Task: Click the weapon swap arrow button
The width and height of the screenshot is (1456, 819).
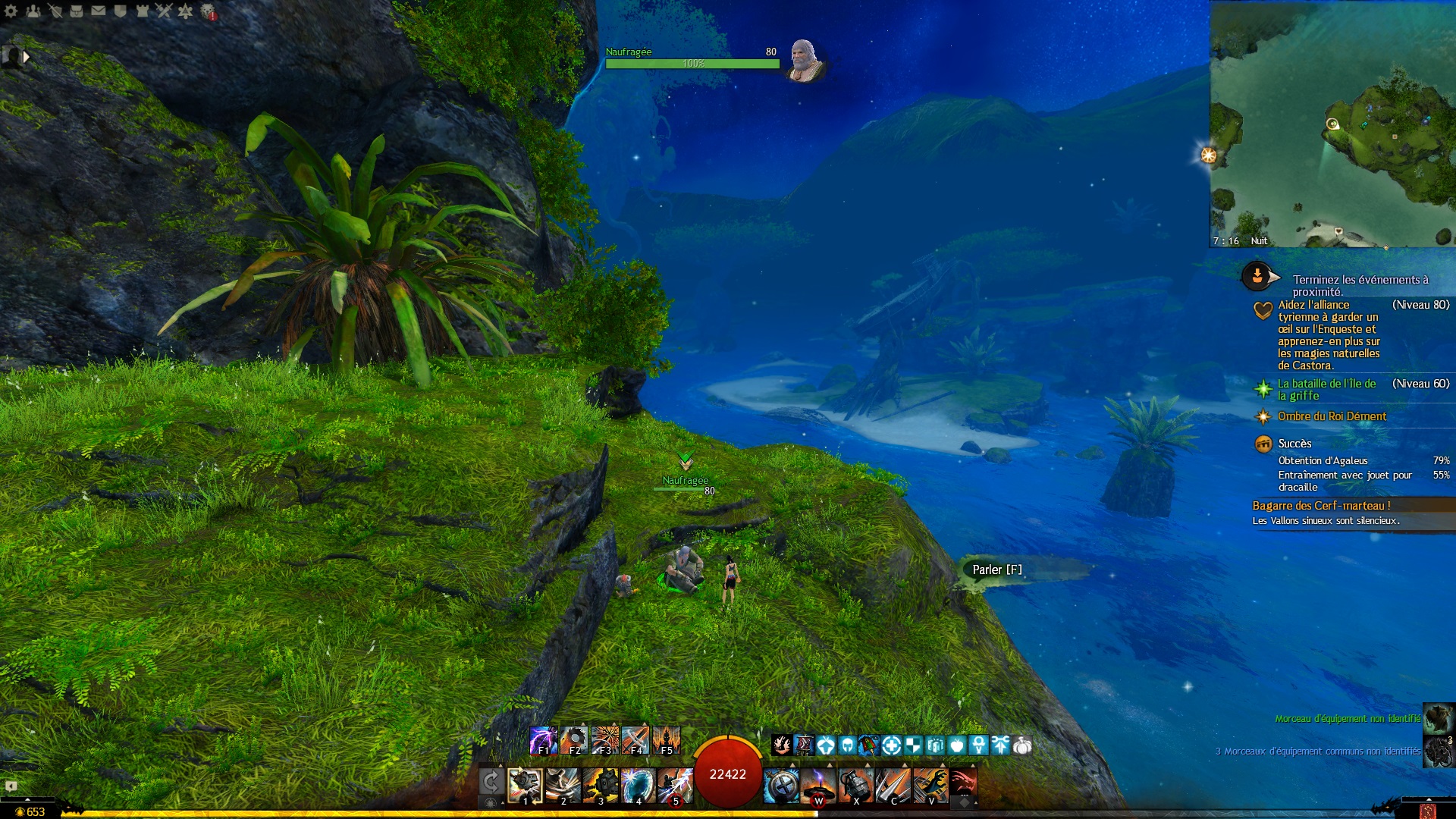Action: click(x=491, y=783)
